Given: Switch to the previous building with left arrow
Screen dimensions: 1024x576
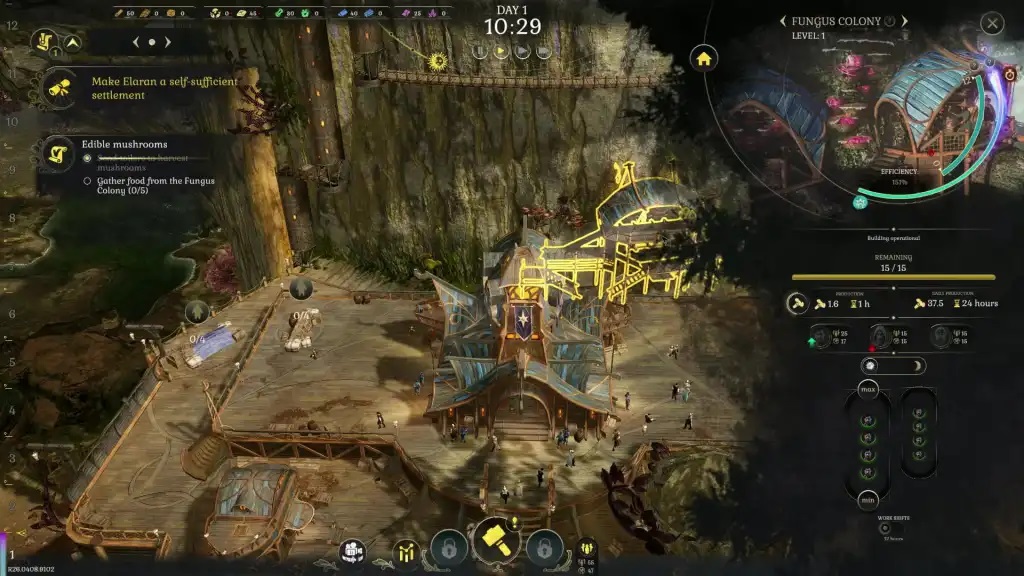Looking at the screenshot, I should click(x=783, y=21).
